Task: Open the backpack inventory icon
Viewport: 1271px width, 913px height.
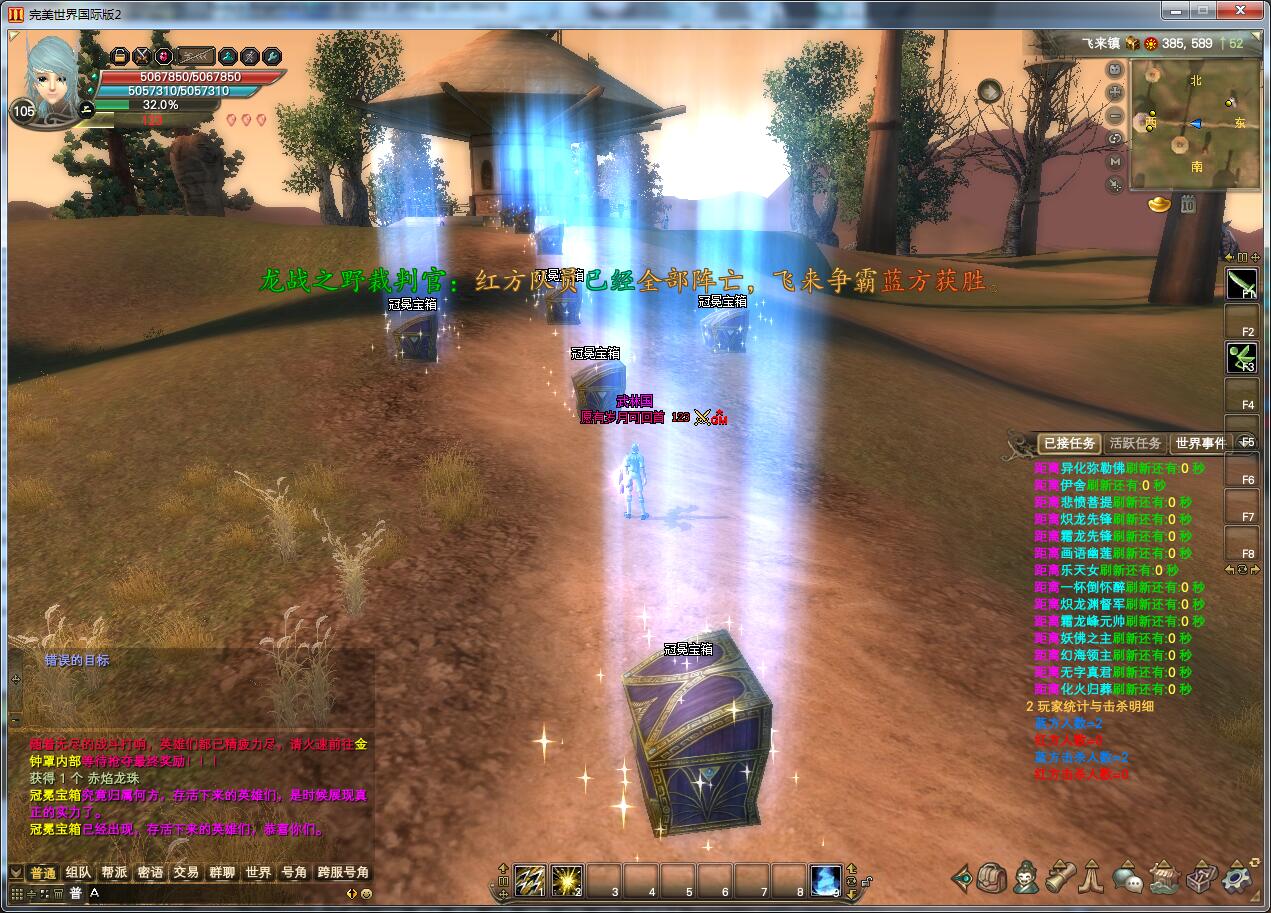Action: click(x=992, y=878)
